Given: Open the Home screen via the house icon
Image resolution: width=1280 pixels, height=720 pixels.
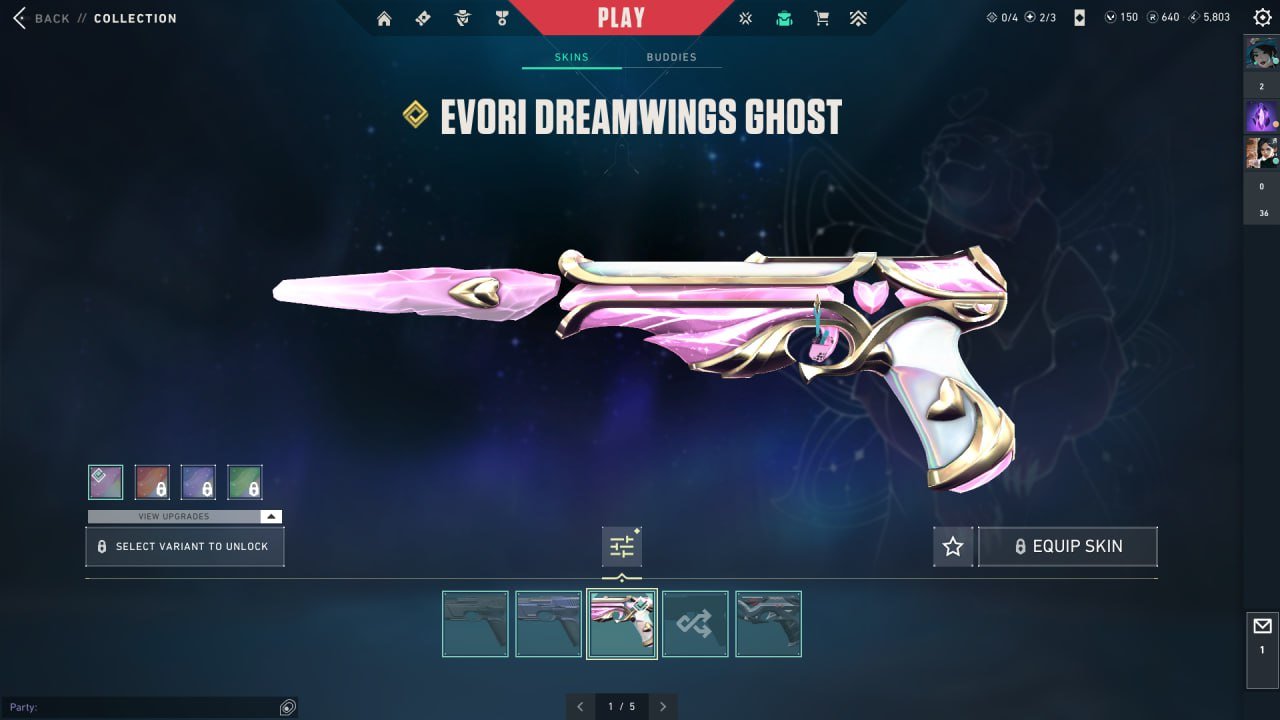Looking at the screenshot, I should (x=384, y=17).
